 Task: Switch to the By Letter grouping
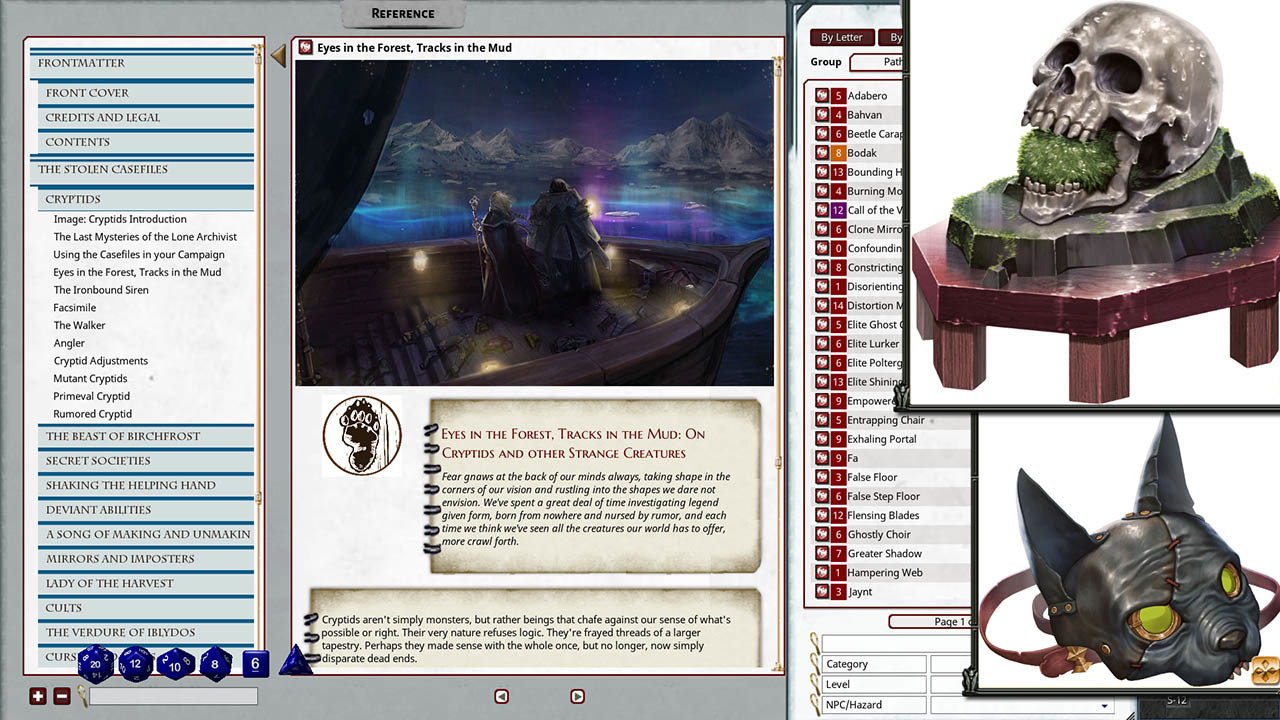841,37
